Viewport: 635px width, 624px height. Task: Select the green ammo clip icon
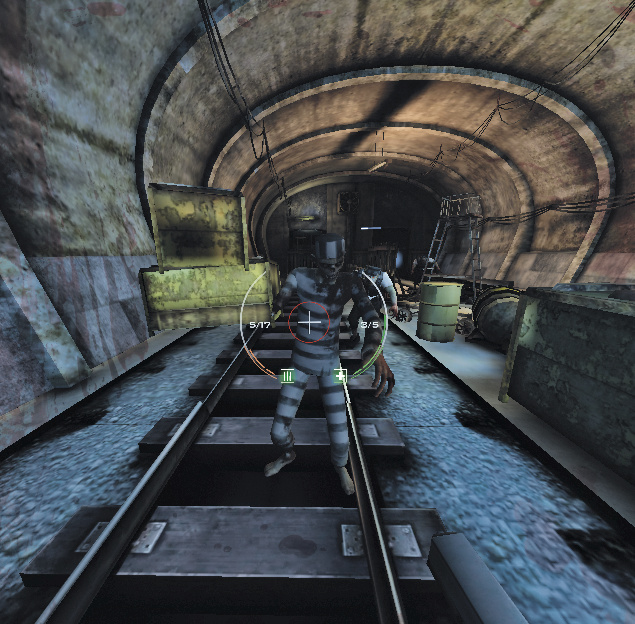click(x=287, y=376)
